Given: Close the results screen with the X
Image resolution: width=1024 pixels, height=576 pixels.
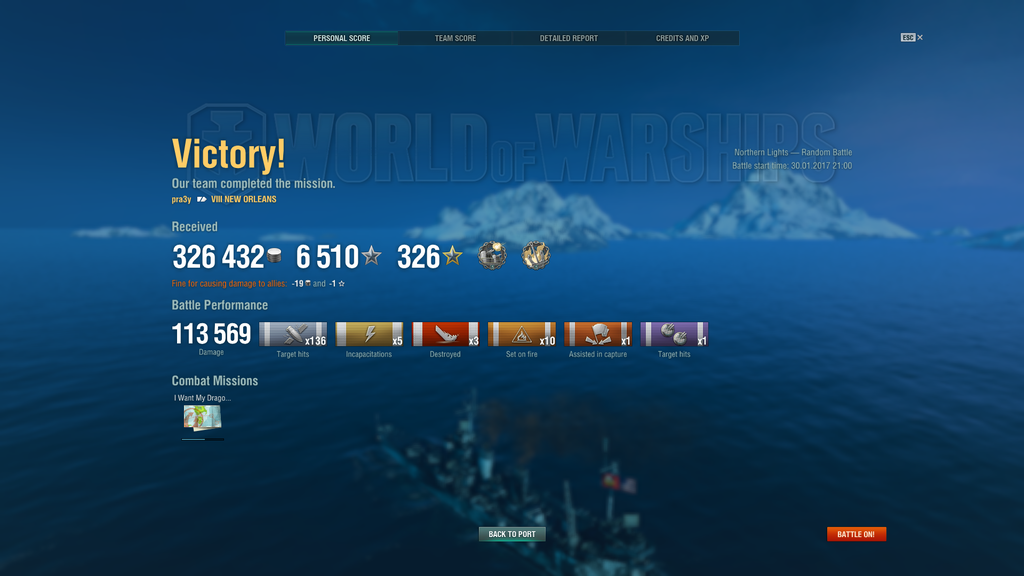Looking at the screenshot, I should (x=920, y=38).
